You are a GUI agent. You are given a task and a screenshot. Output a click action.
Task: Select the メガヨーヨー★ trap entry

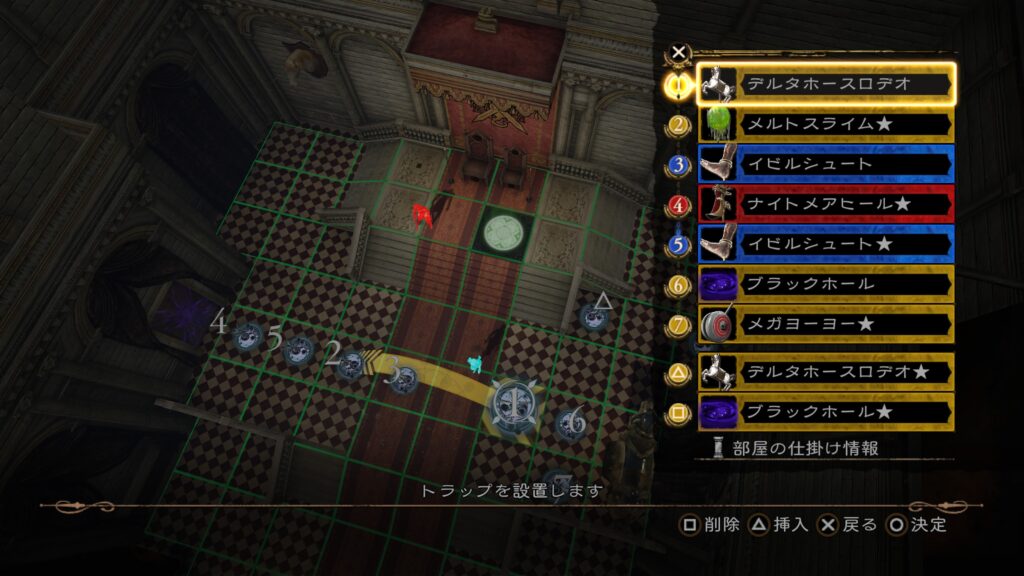pyautogui.click(x=826, y=325)
